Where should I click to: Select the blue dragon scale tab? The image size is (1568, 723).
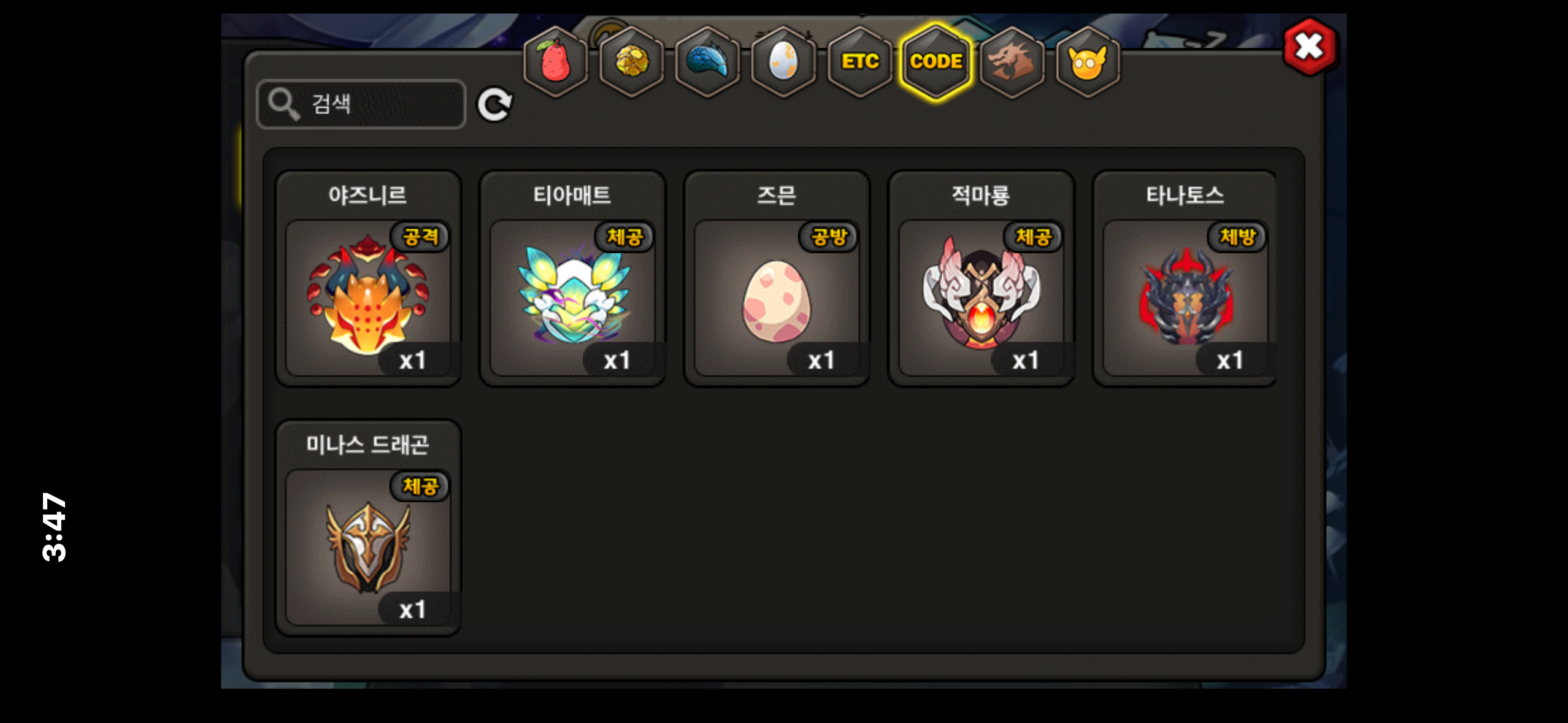(x=707, y=62)
